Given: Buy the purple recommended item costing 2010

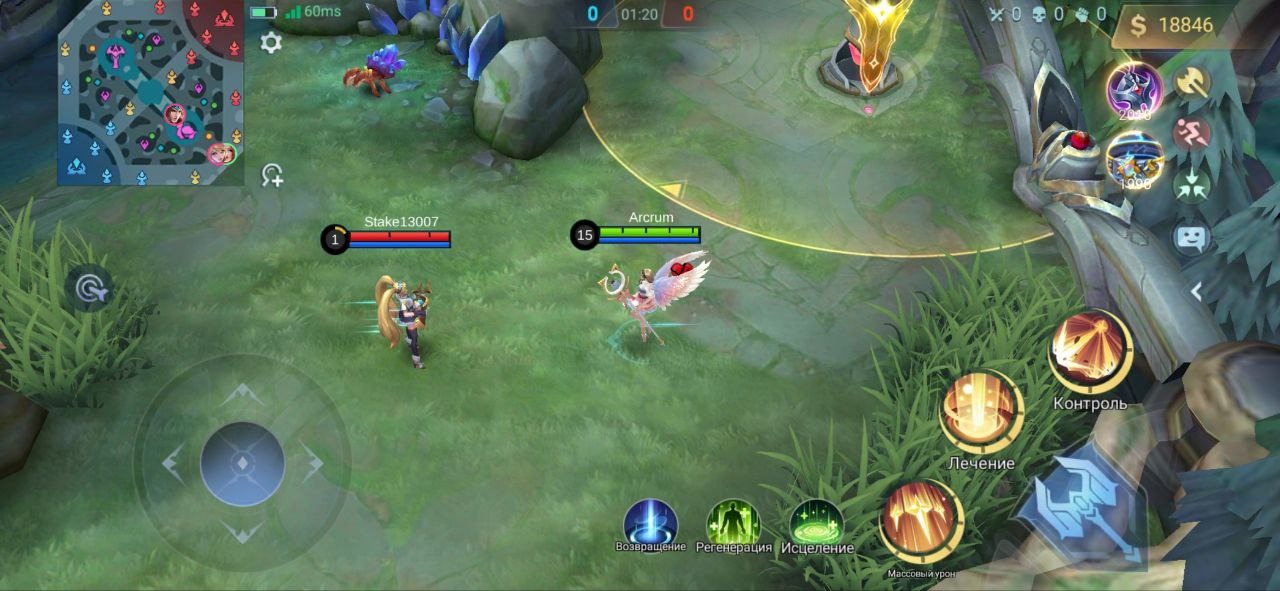Looking at the screenshot, I should pos(1134,90).
